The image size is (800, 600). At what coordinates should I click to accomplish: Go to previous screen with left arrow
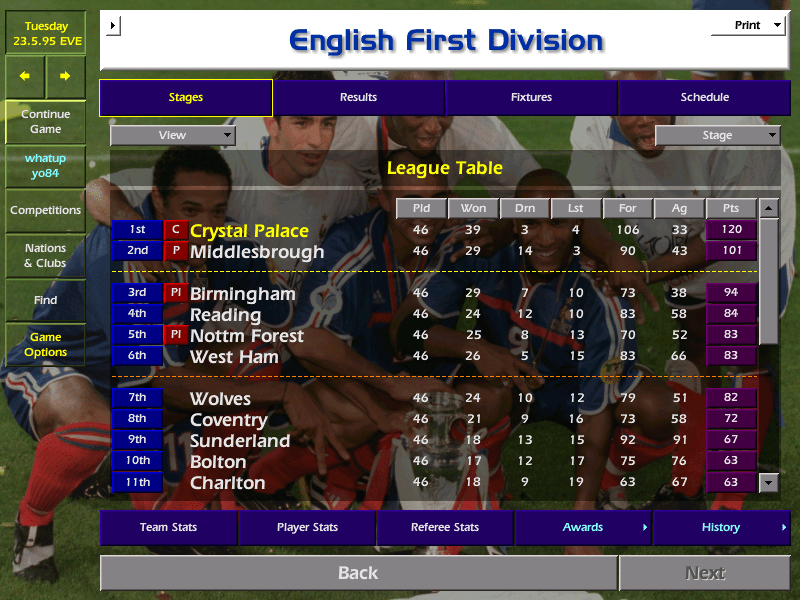[x=25, y=76]
